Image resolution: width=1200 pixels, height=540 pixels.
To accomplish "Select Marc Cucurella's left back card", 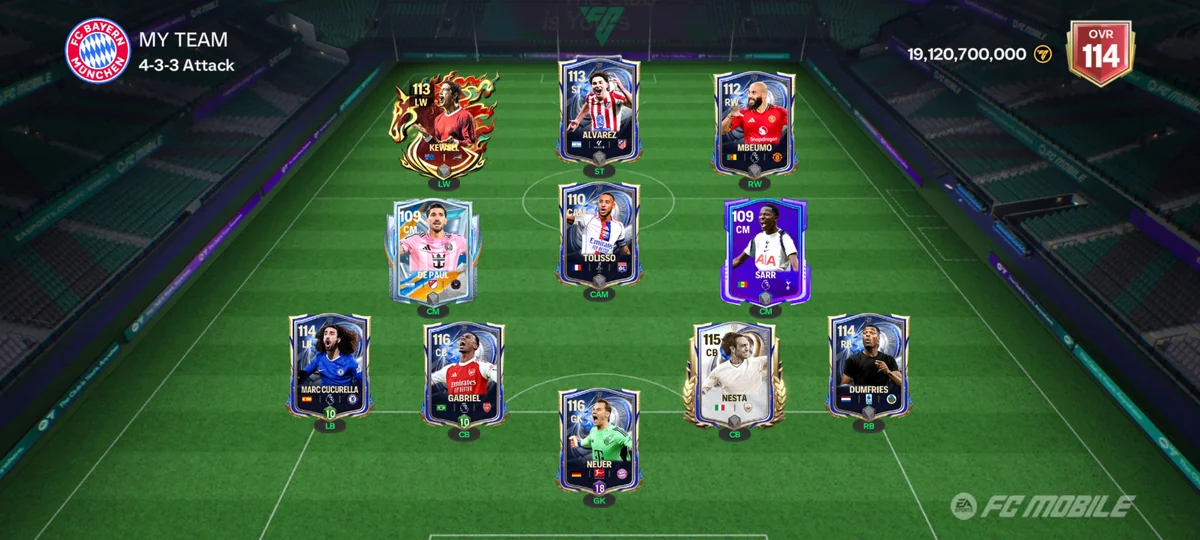I will [x=330, y=365].
